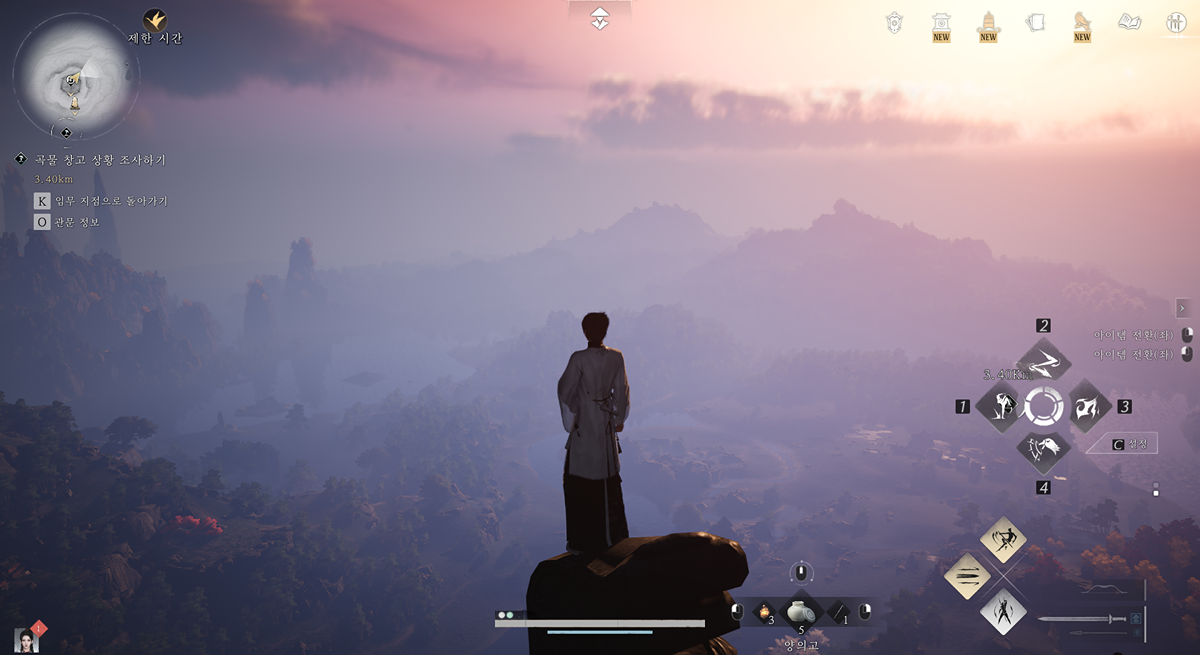Open the round weapons rack icon
This screenshot has height=655, width=1200.
pos(1176,22)
